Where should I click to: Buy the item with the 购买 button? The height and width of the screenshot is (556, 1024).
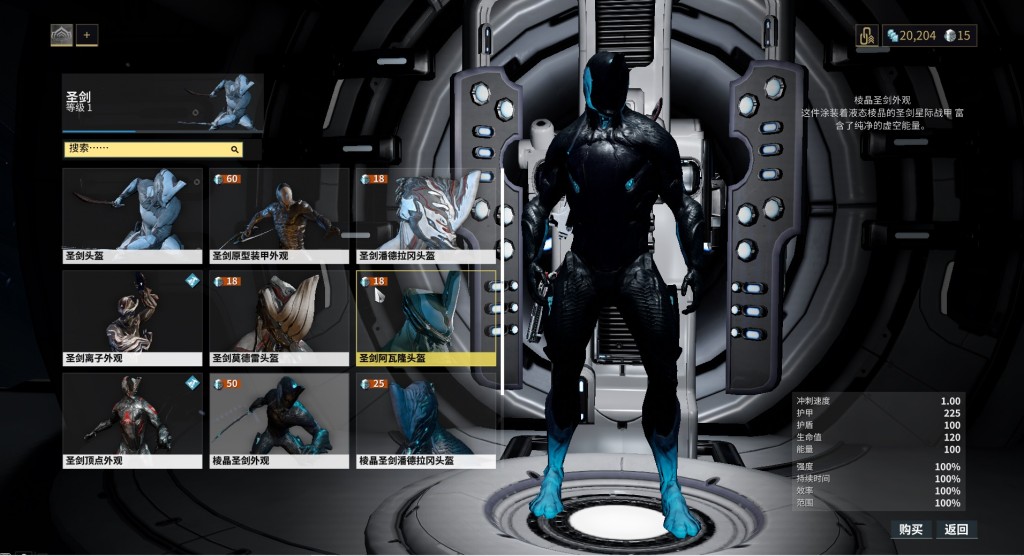coord(910,529)
